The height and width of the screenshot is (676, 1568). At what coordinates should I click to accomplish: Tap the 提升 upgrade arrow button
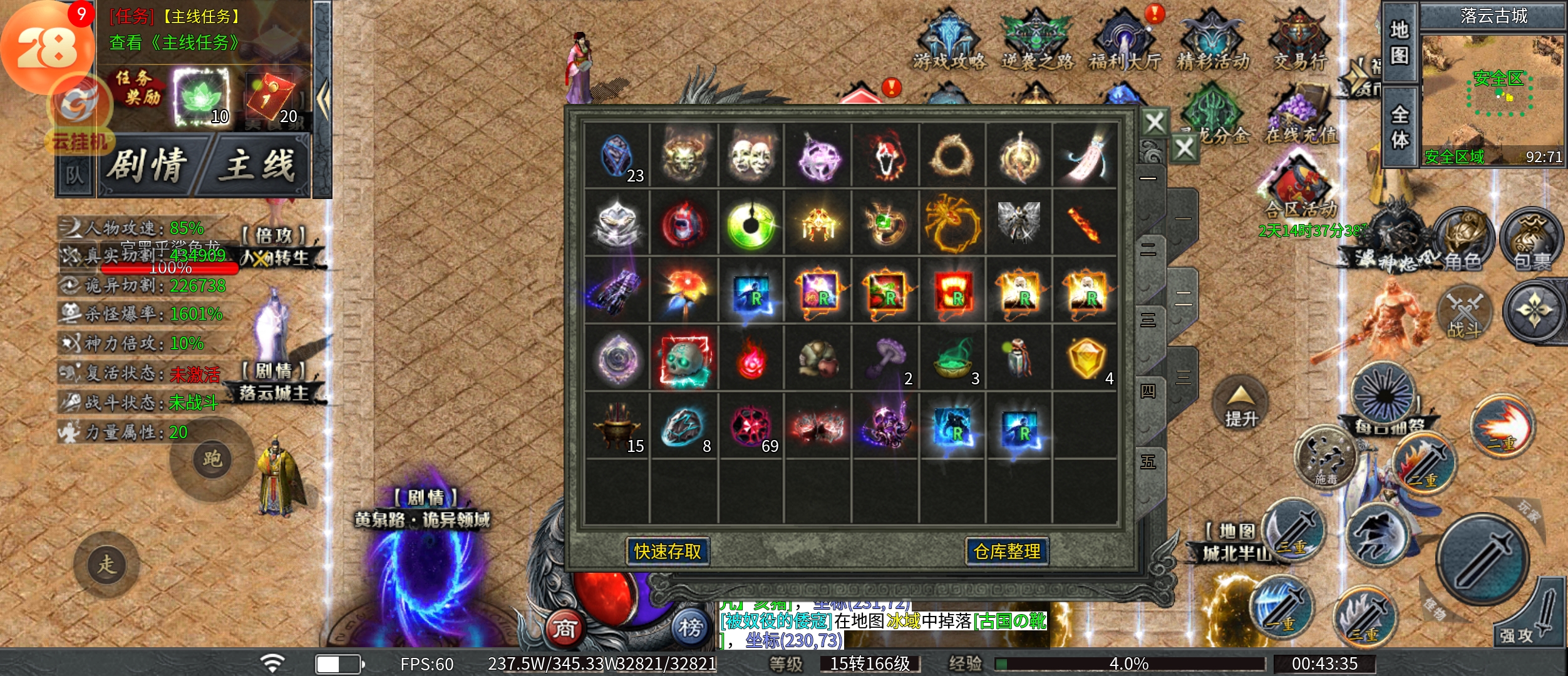click(x=1240, y=406)
